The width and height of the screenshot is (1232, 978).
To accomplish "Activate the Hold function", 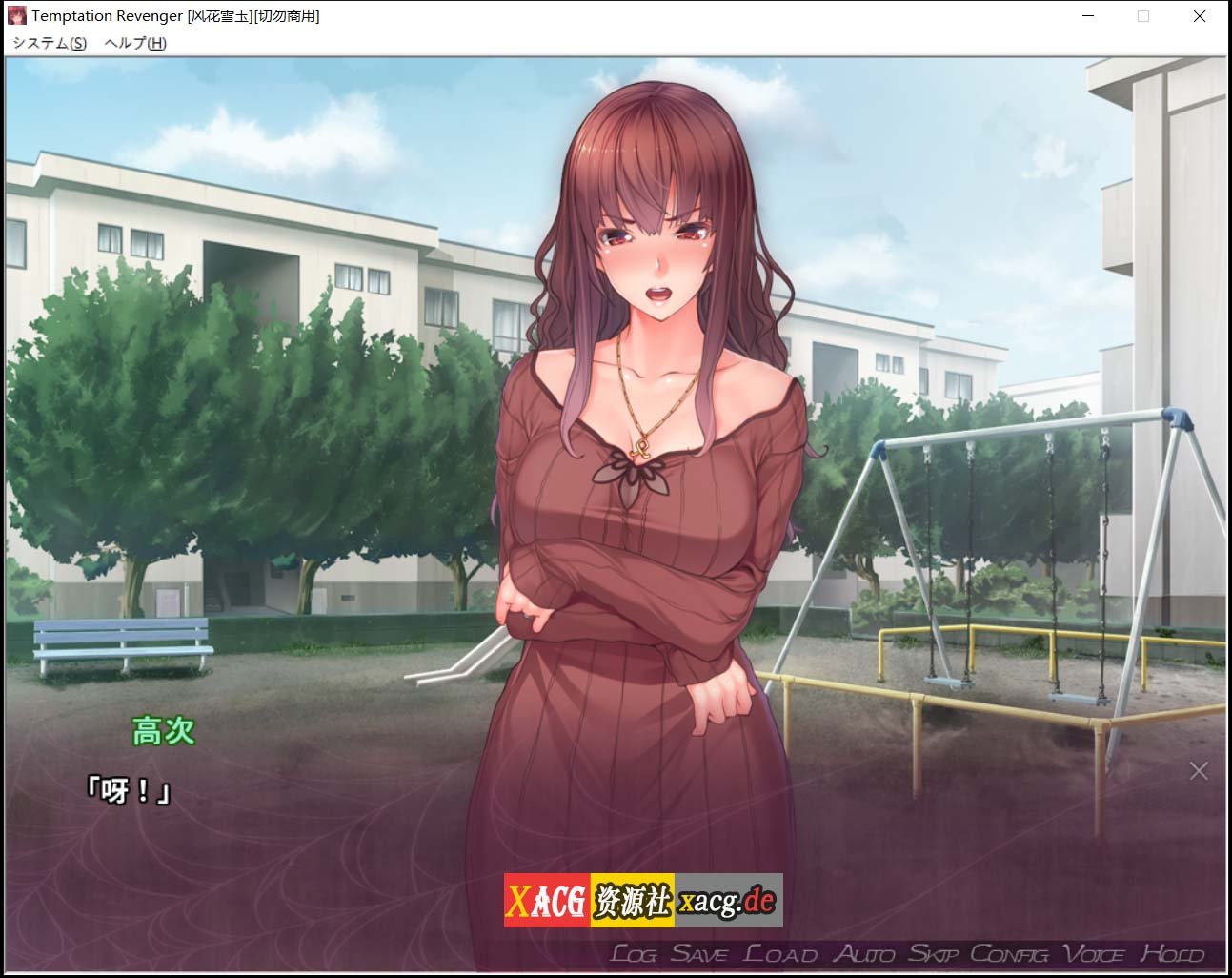I will pyautogui.click(x=1169, y=952).
